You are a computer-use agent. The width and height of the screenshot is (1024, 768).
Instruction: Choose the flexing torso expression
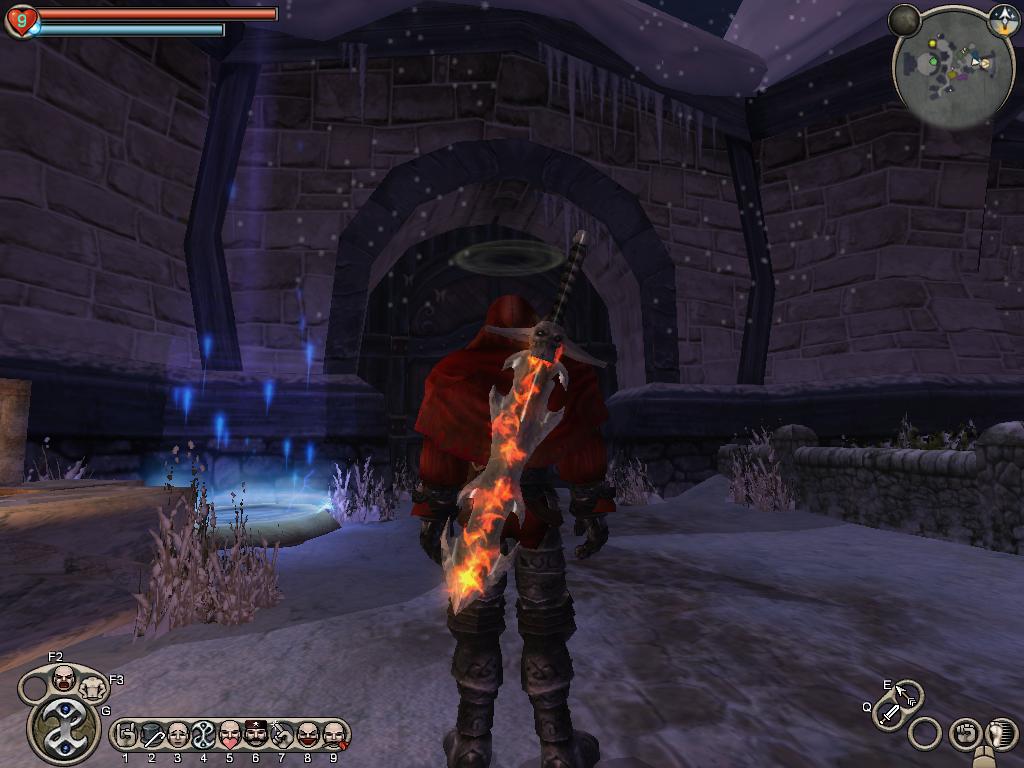92,687
